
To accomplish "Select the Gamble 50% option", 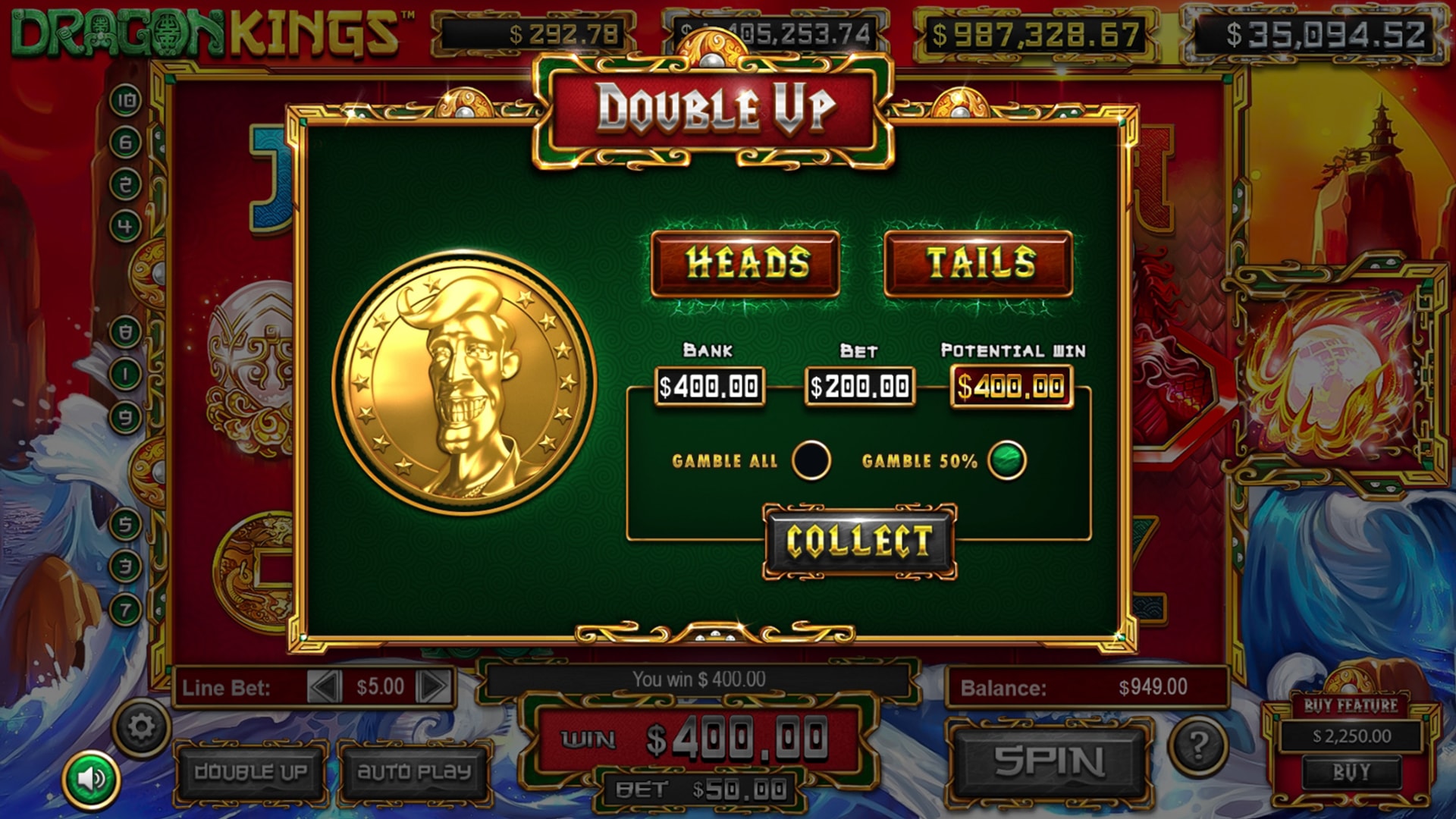I will coord(1007,460).
